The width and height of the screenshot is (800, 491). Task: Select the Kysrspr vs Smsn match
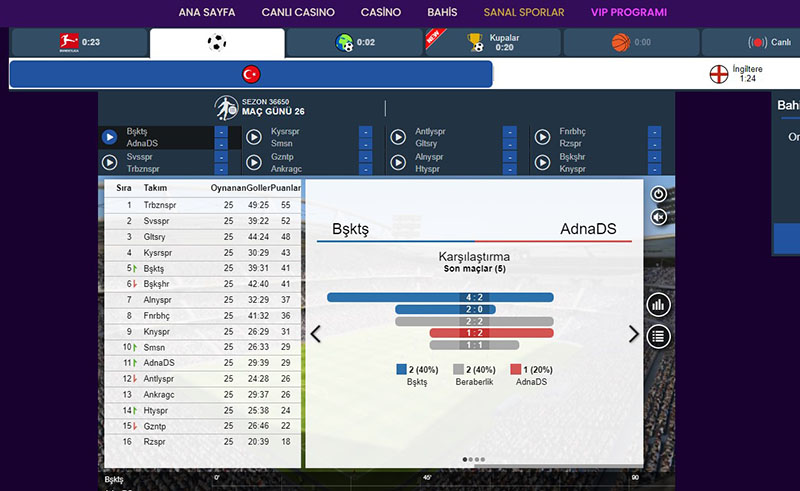tap(253, 137)
